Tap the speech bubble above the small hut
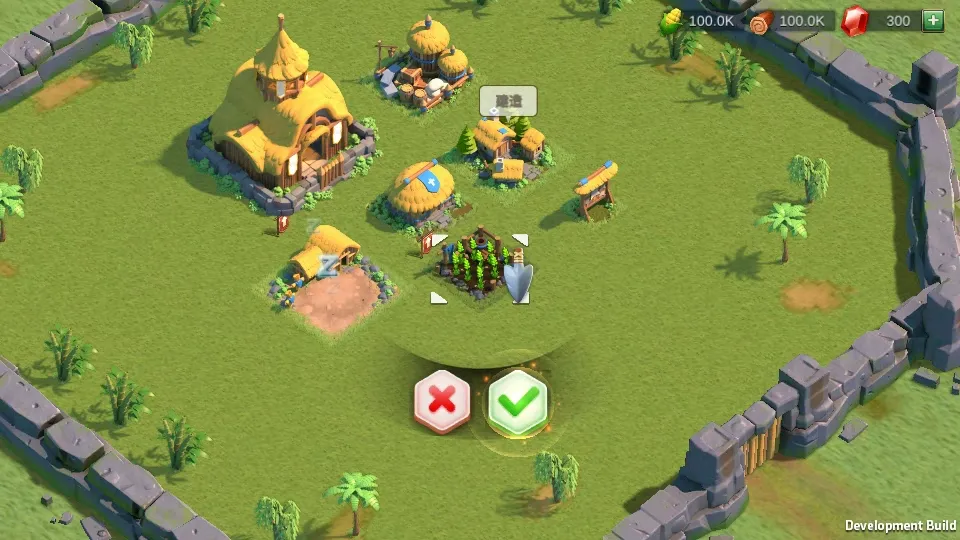Viewport: 960px width, 540px height. coord(508,101)
